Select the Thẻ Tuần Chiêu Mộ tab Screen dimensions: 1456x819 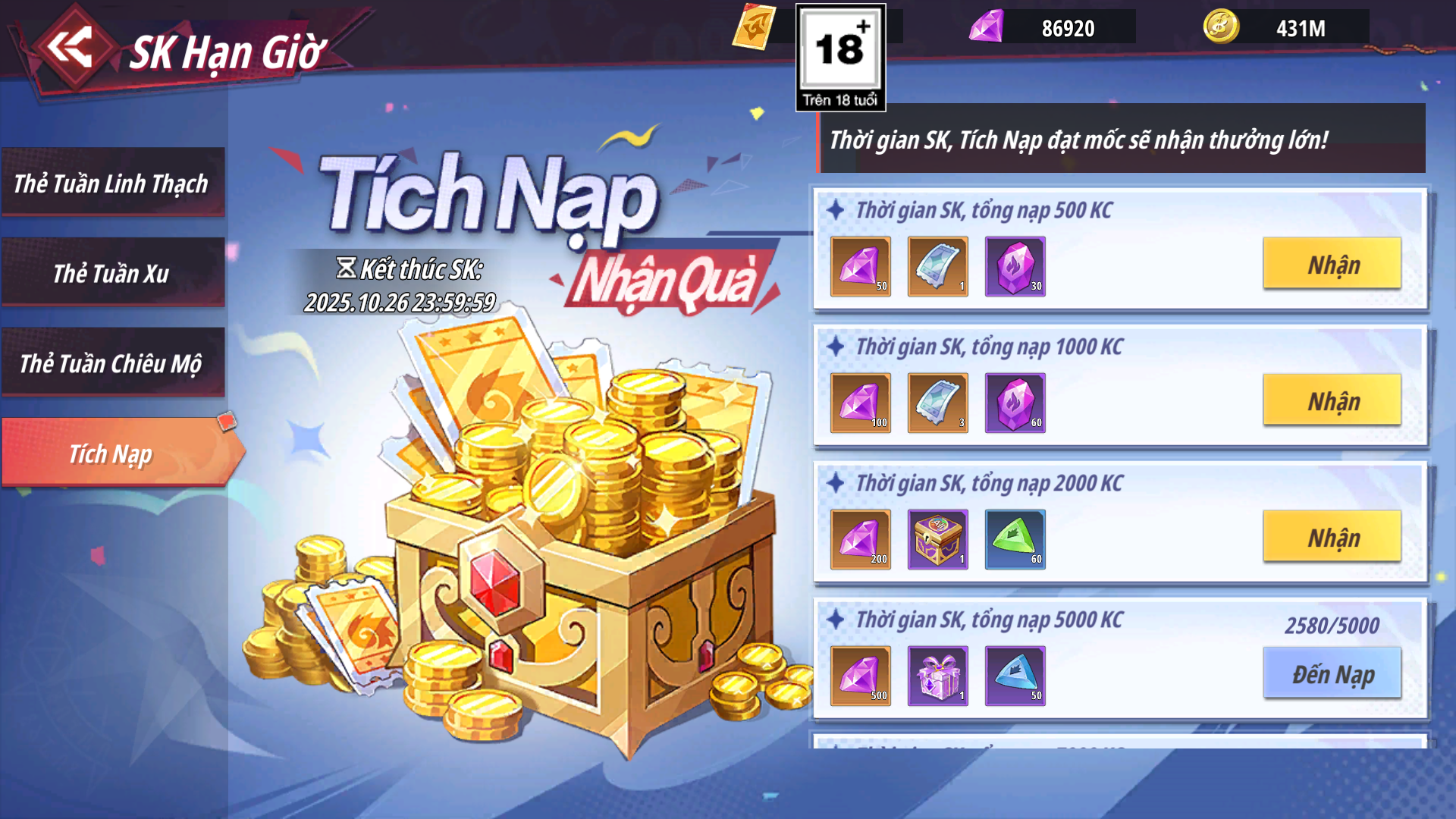(x=112, y=363)
